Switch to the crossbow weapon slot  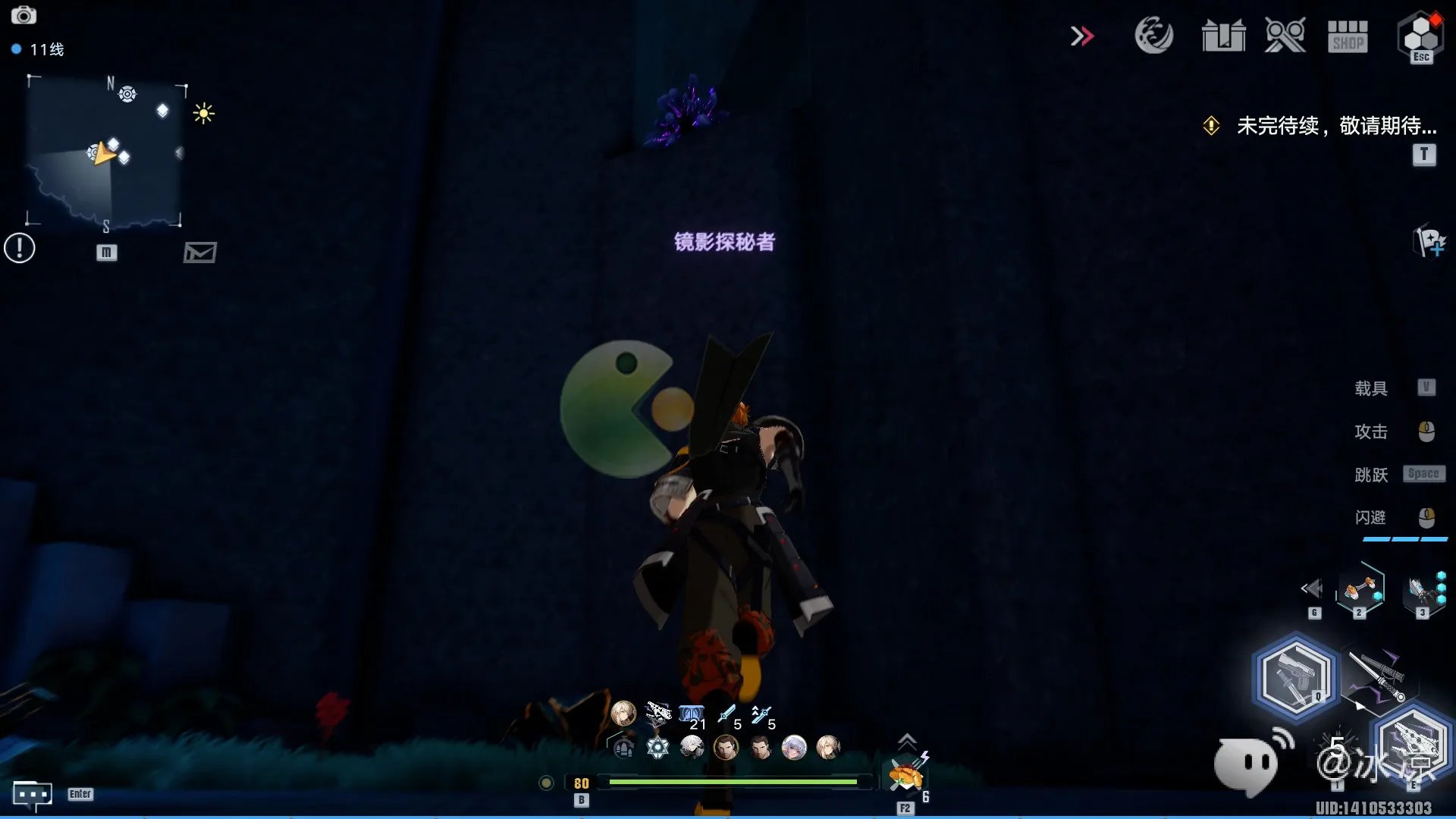click(1414, 742)
